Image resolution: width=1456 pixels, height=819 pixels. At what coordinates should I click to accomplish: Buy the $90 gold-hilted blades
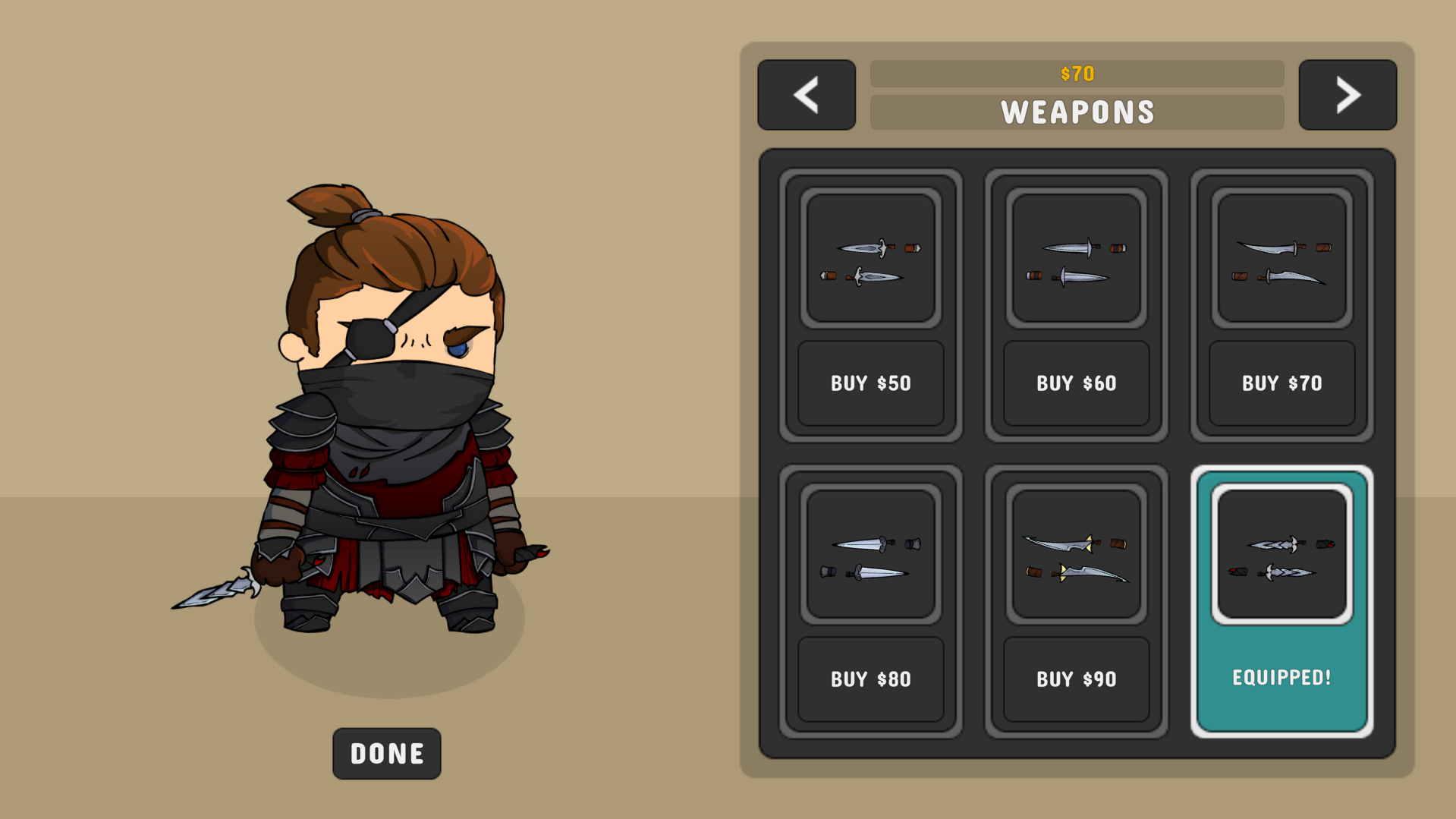tap(1076, 679)
